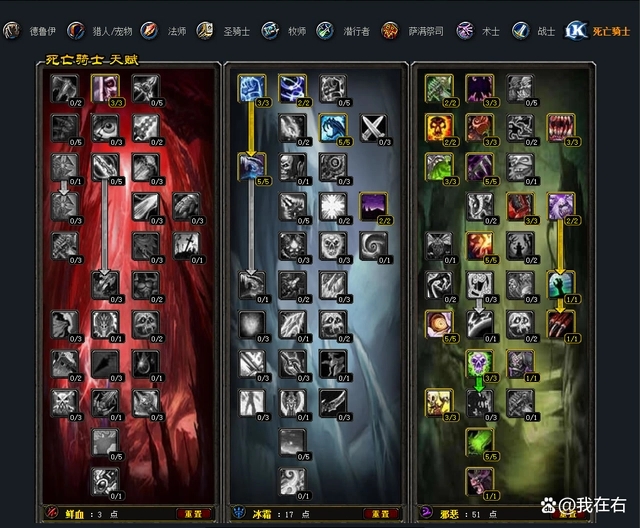Add a point to the eye talent icon

[105, 127]
